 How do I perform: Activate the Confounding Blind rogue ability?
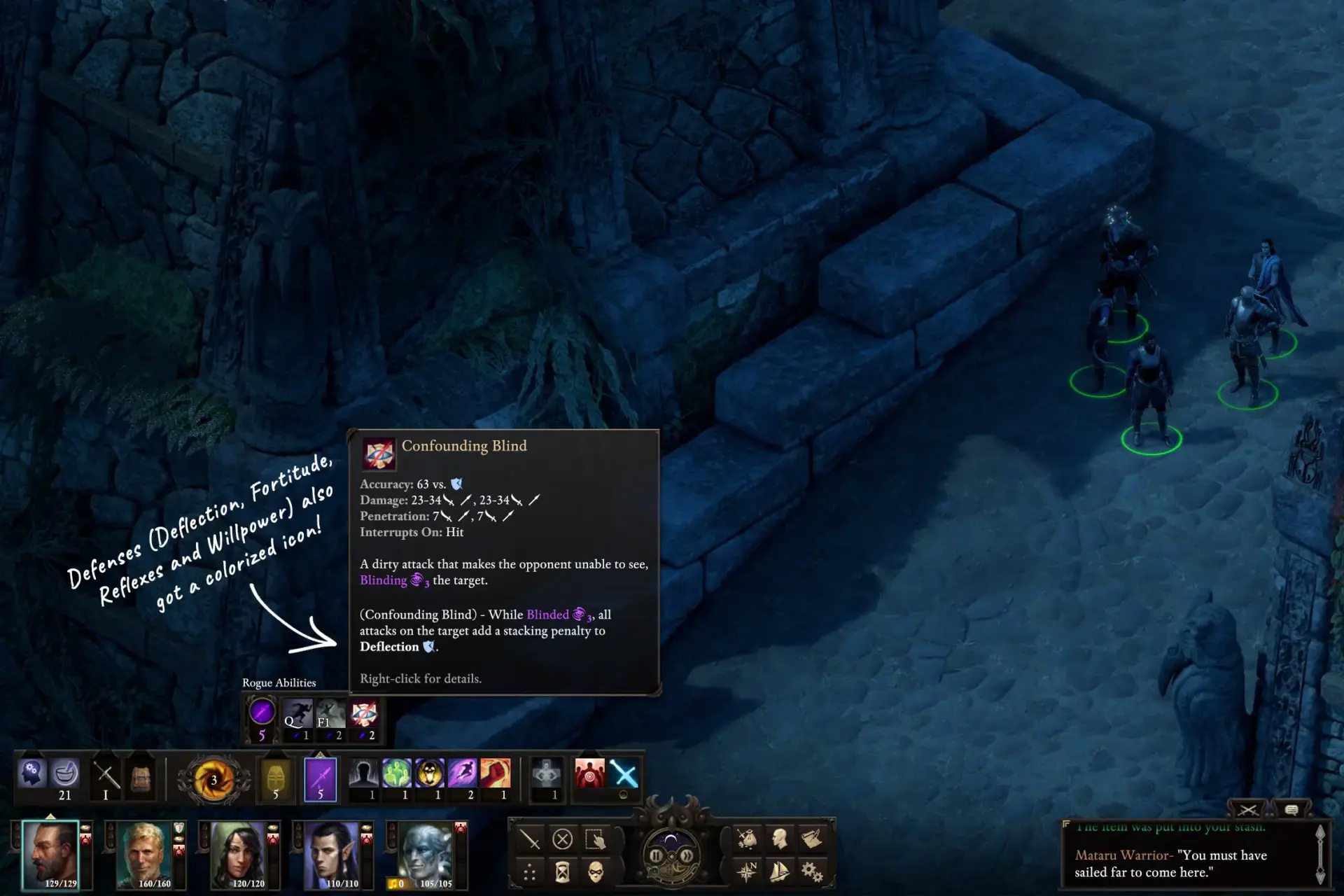364,715
